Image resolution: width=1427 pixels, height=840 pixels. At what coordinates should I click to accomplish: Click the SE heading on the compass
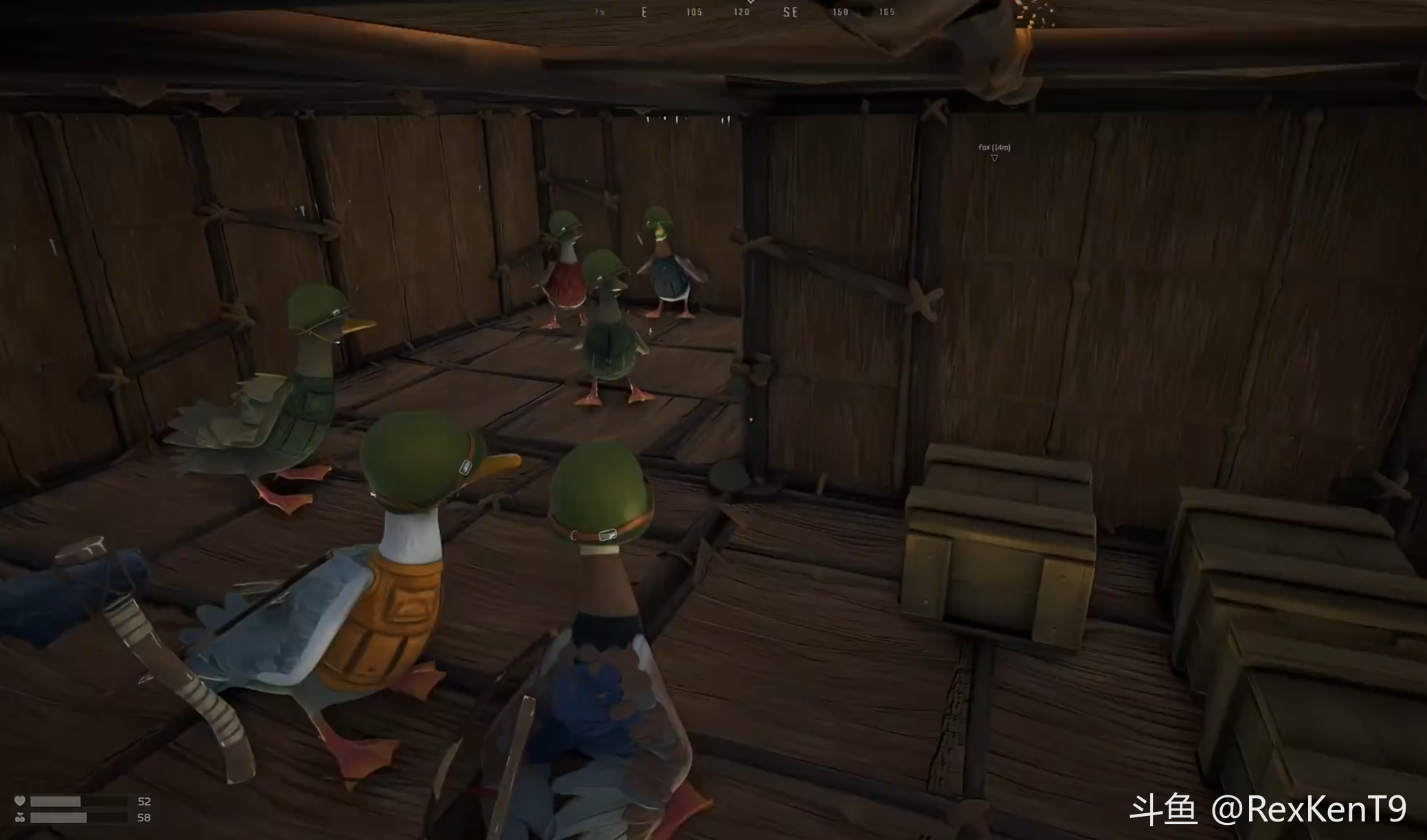point(790,12)
